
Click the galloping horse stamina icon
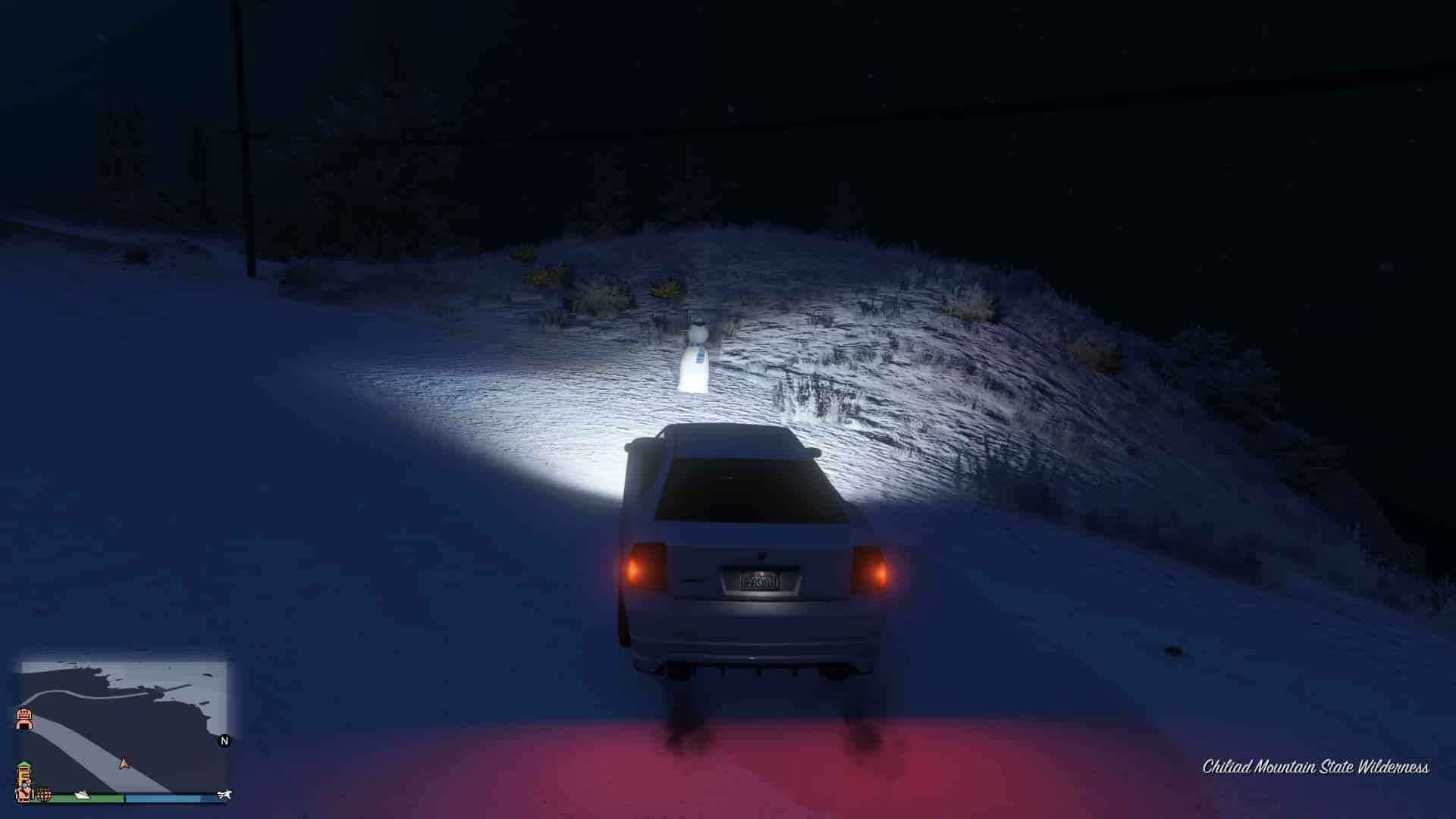[224, 794]
